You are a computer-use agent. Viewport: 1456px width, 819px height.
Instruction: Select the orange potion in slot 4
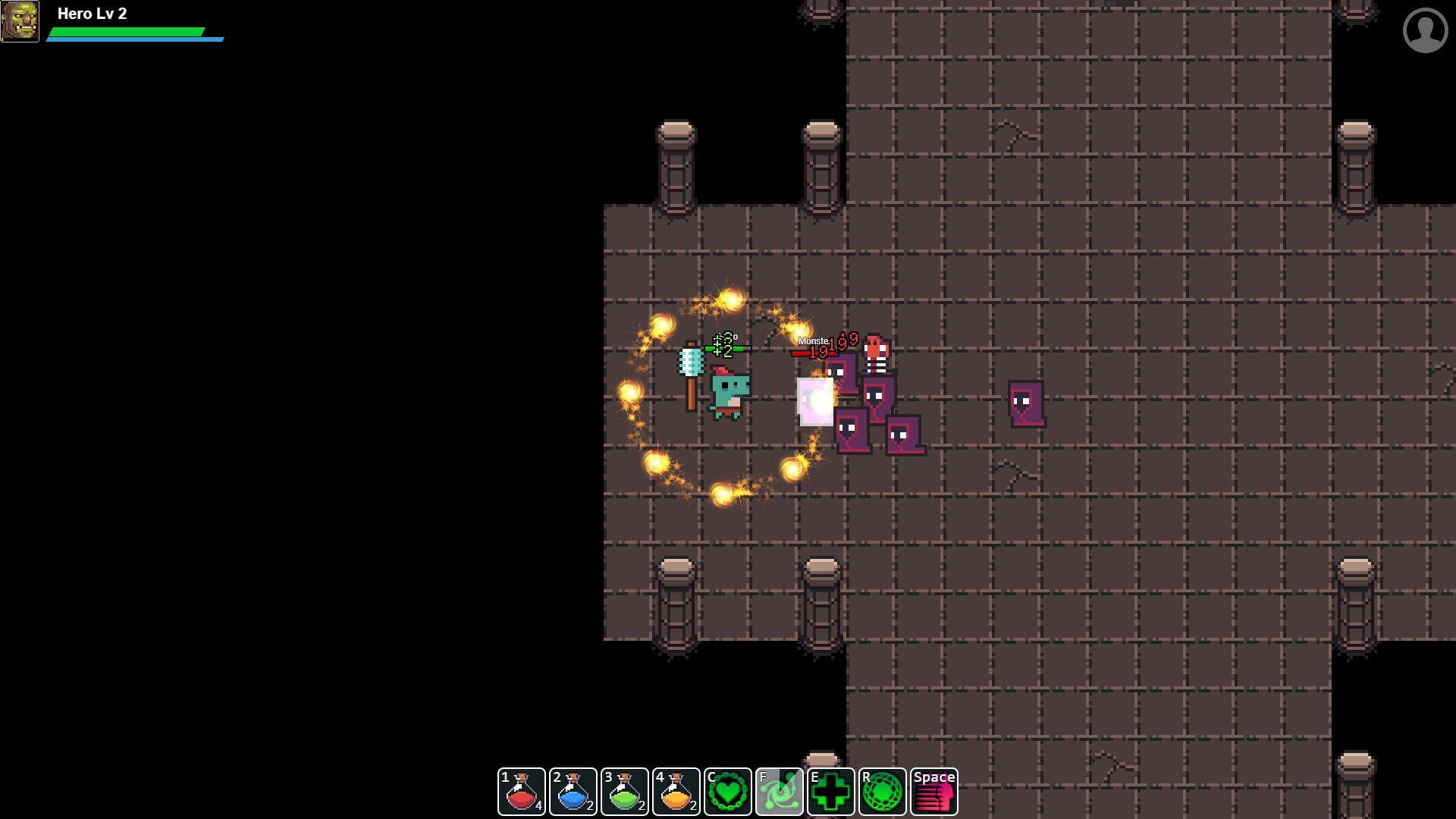tap(676, 791)
